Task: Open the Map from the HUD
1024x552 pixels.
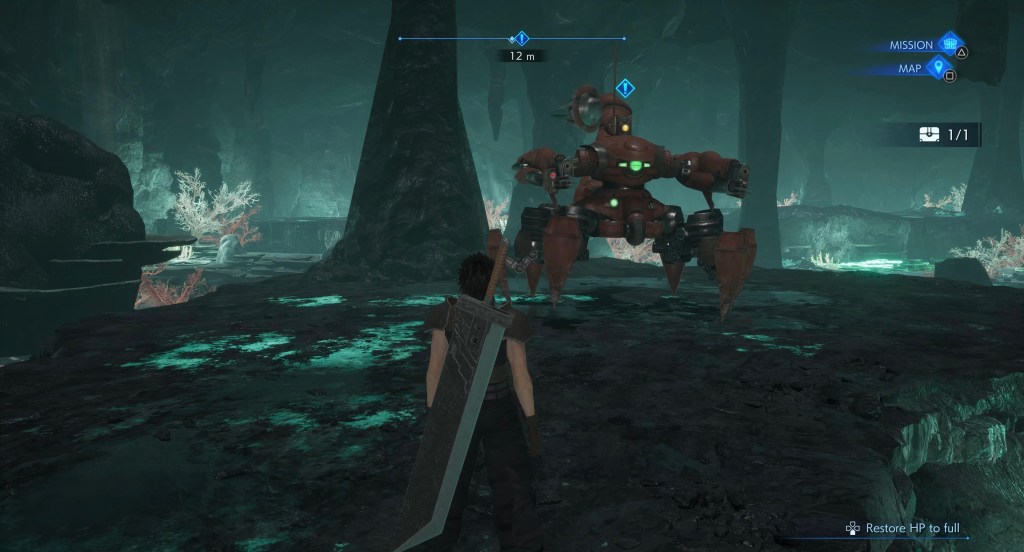Action: (x=937, y=68)
